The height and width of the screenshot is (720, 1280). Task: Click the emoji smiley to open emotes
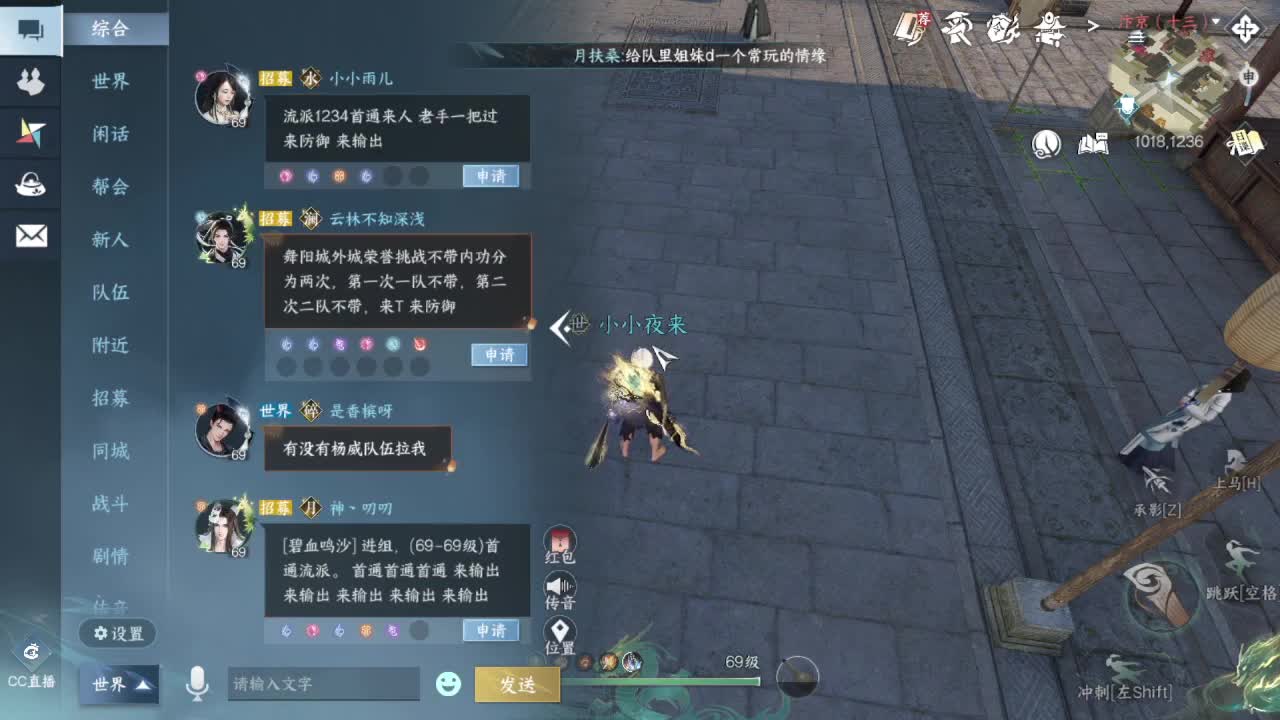tap(447, 684)
